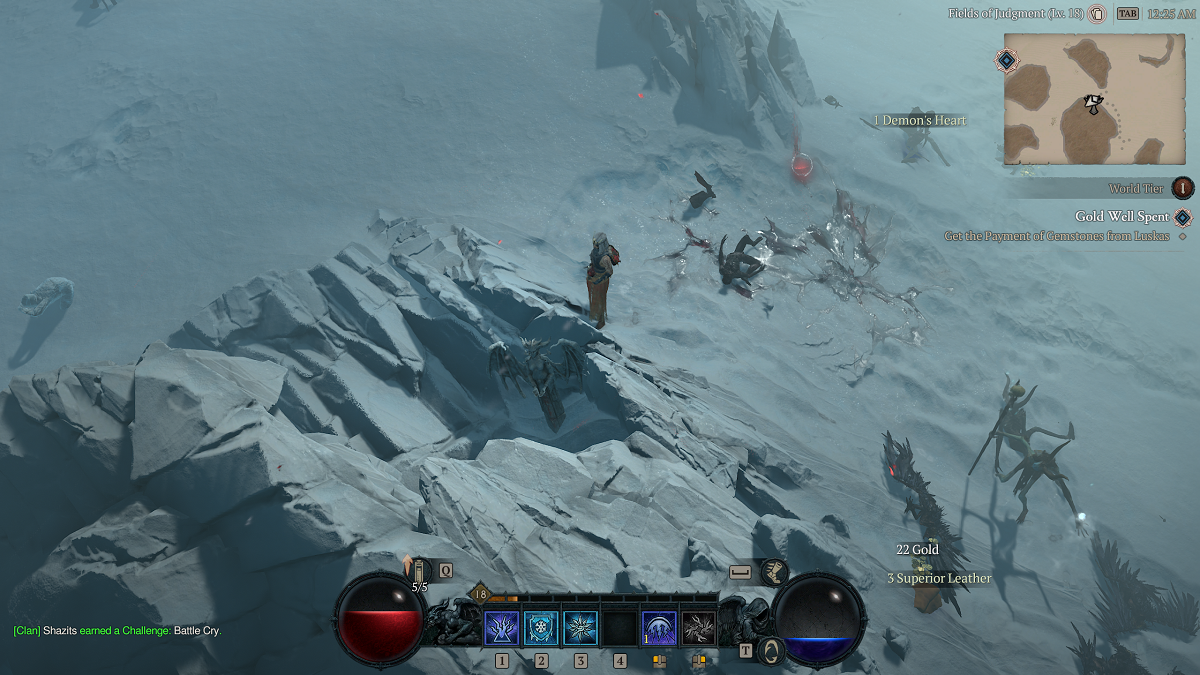Viewport: 1200px width, 675px height.
Task: Open the minimap
Action: point(1097,98)
